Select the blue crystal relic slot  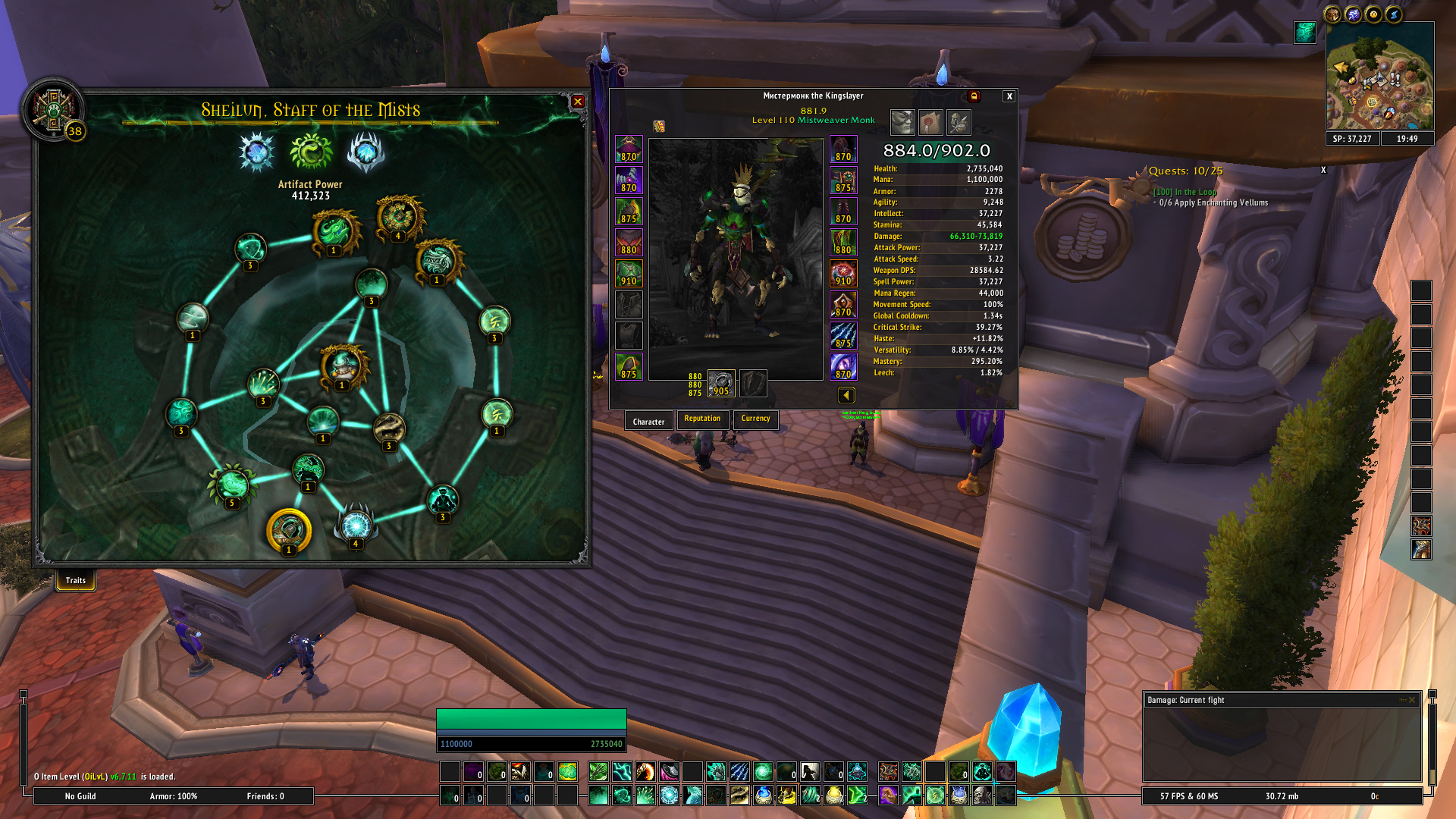[x=256, y=152]
